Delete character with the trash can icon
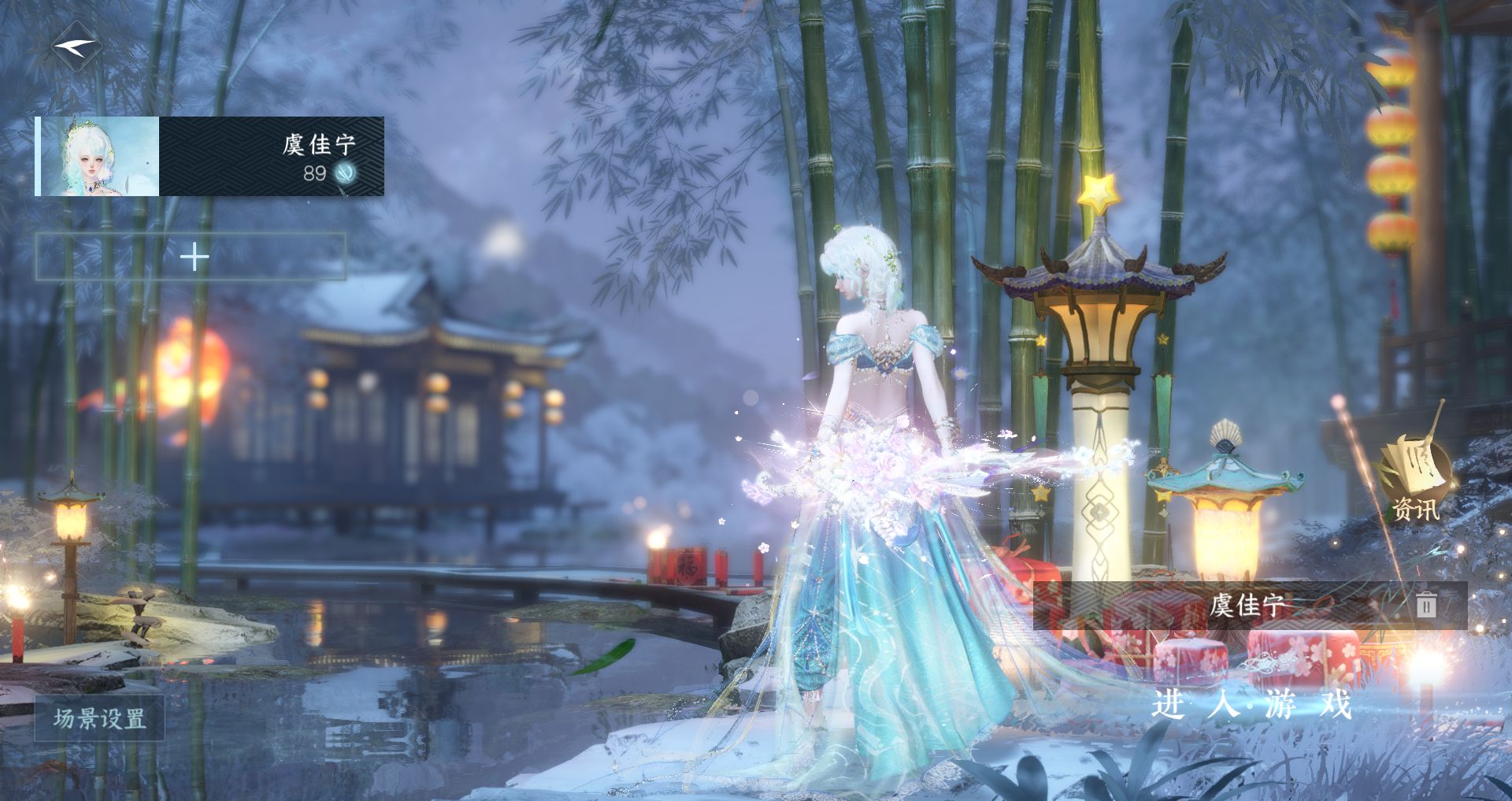Image resolution: width=1512 pixels, height=801 pixels. [x=1426, y=605]
